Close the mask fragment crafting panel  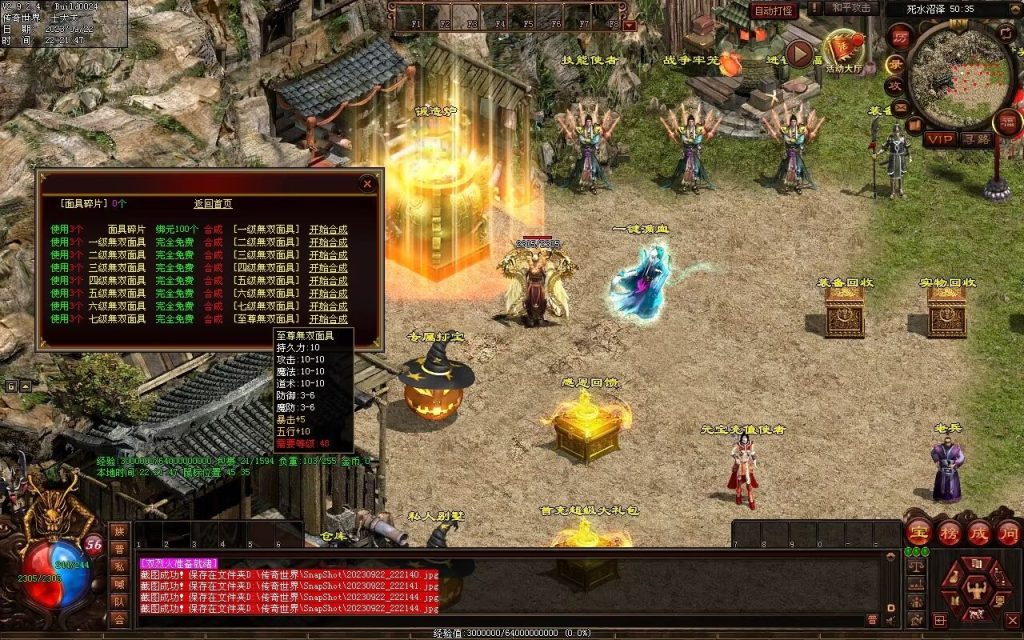pos(368,184)
